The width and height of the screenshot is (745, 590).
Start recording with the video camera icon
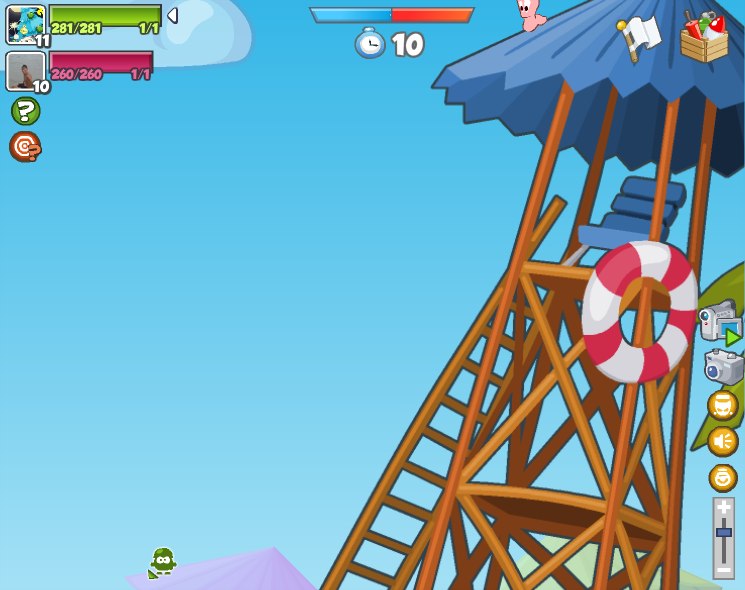click(719, 325)
